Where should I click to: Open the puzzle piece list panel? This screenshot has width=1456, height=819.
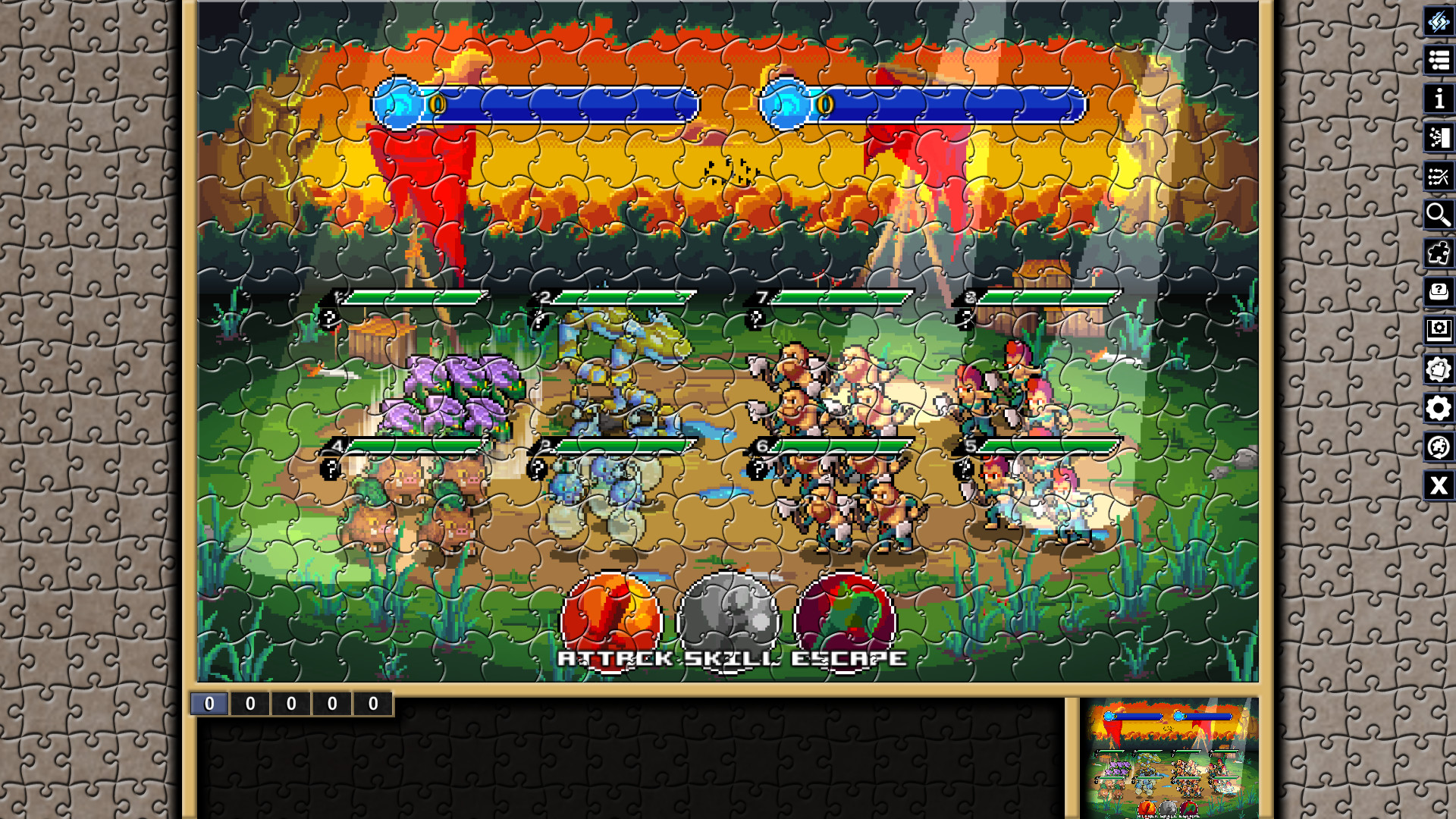coord(1439,61)
